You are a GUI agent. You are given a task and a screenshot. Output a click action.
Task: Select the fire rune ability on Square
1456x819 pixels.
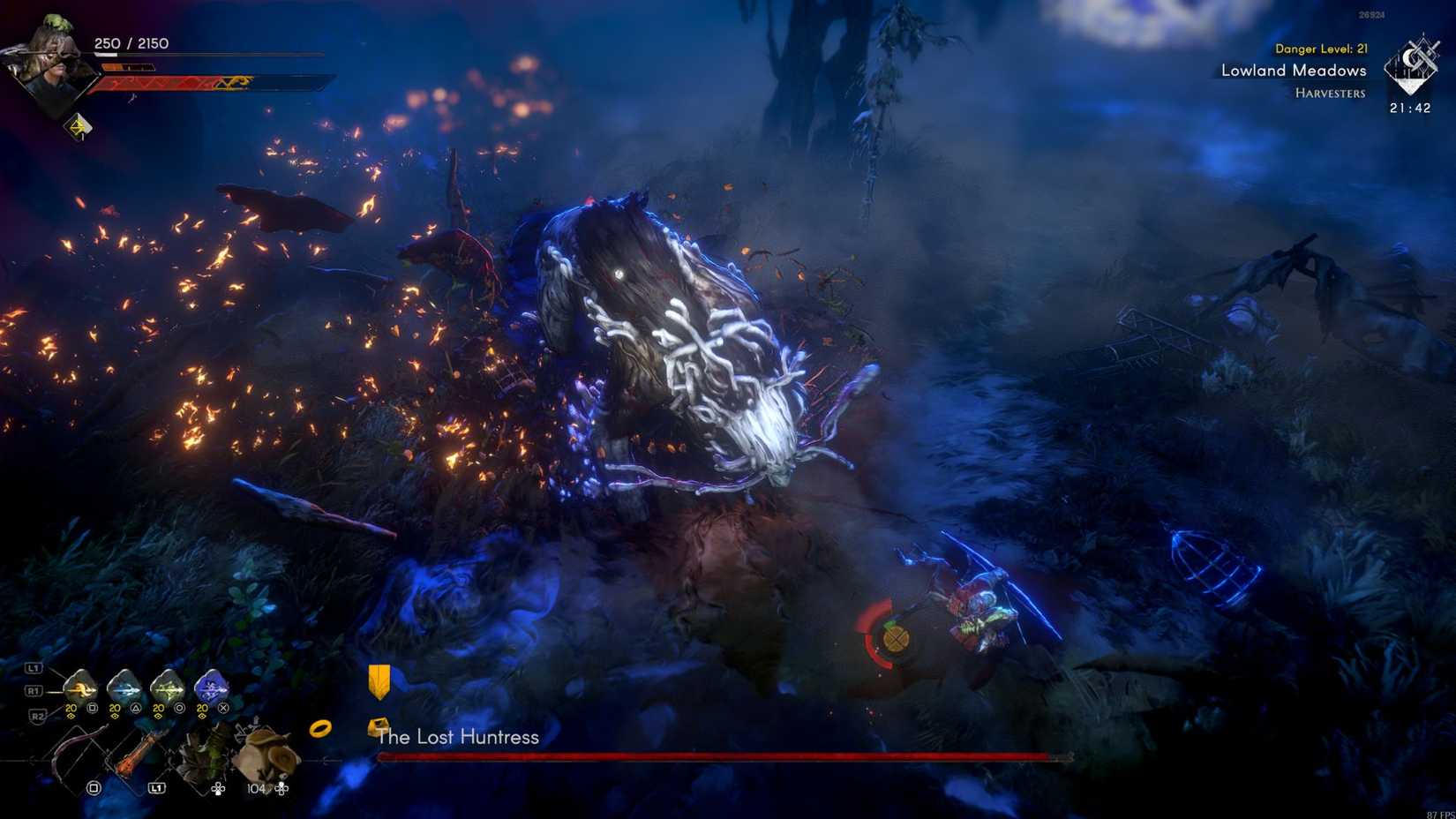tap(79, 687)
